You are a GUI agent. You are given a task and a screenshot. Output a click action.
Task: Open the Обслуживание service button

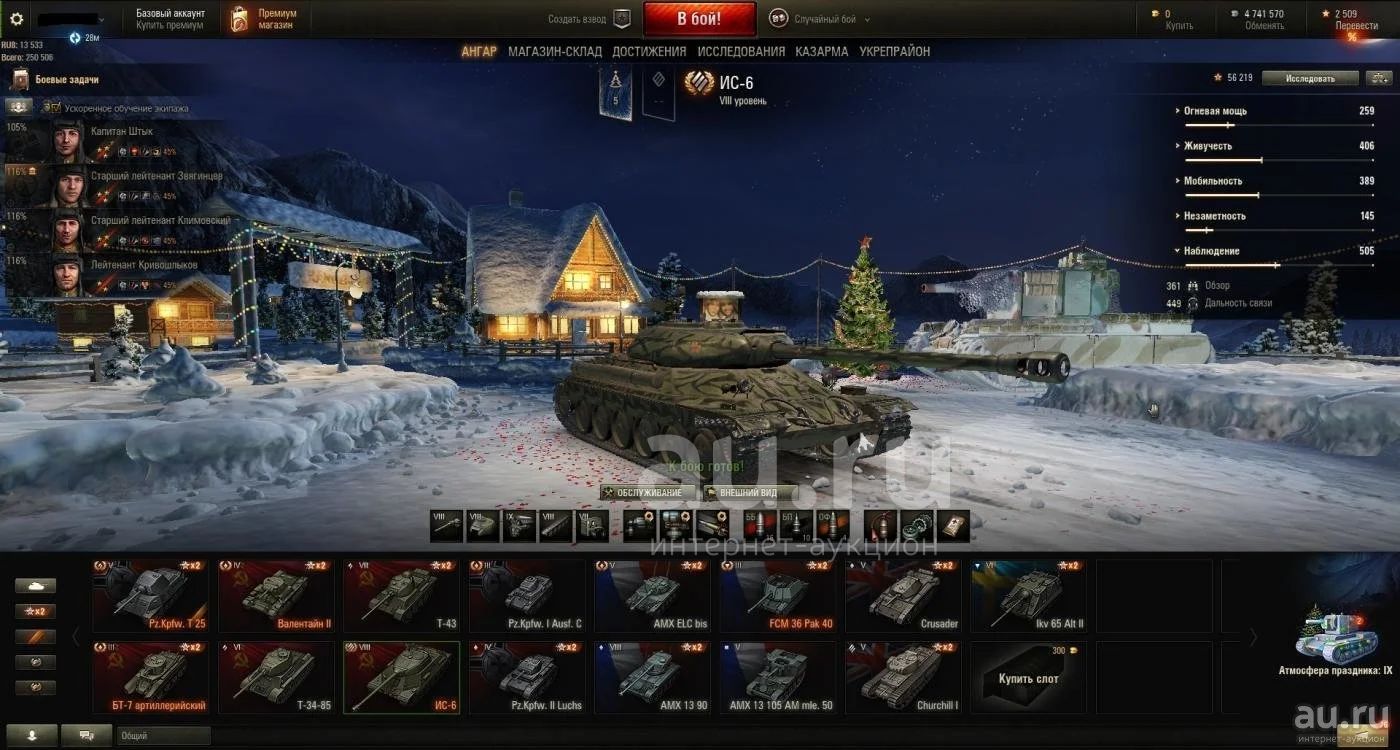click(x=648, y=493)
